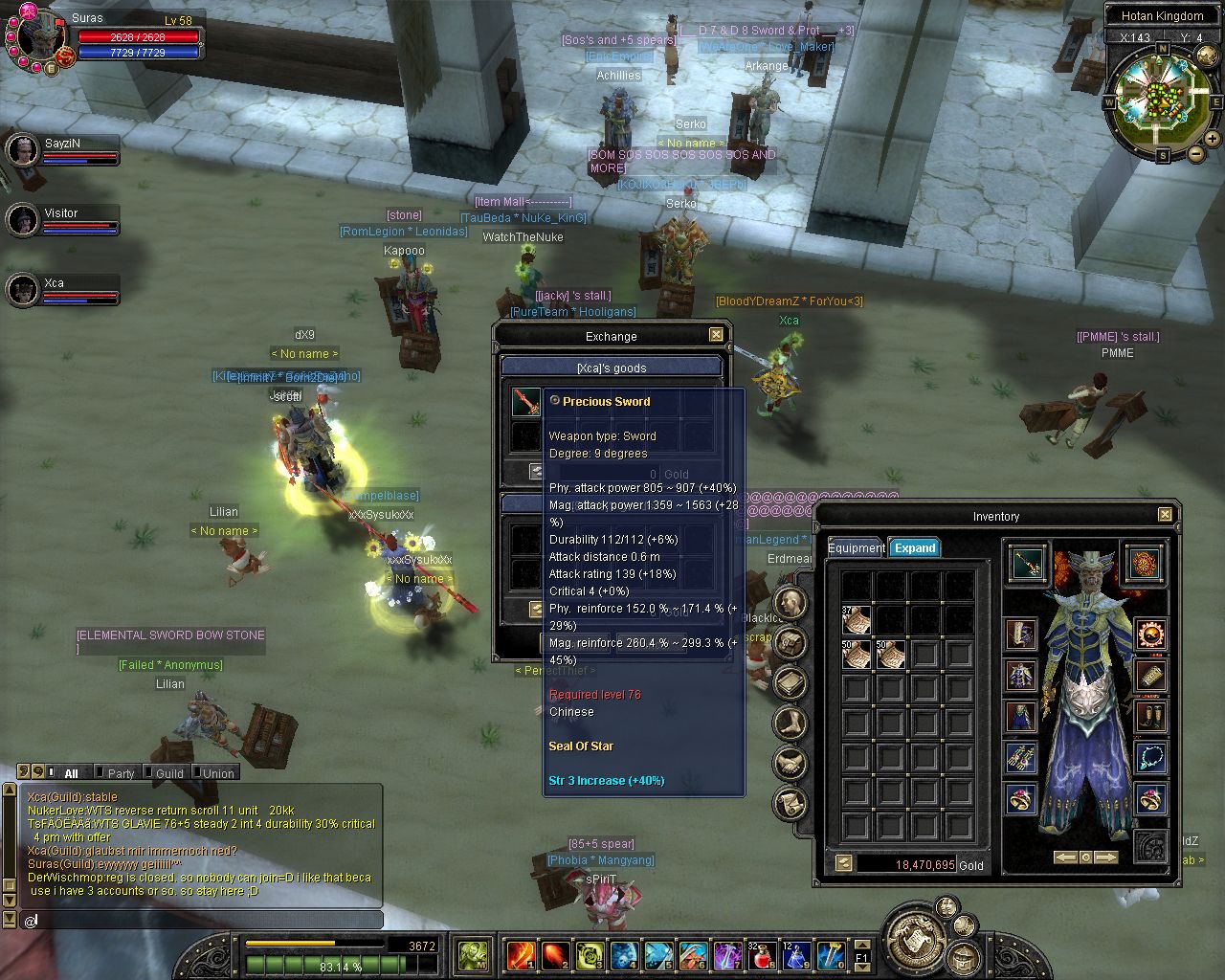
Task: Select party member SayziN's portrait
Action: click(22, 150)
